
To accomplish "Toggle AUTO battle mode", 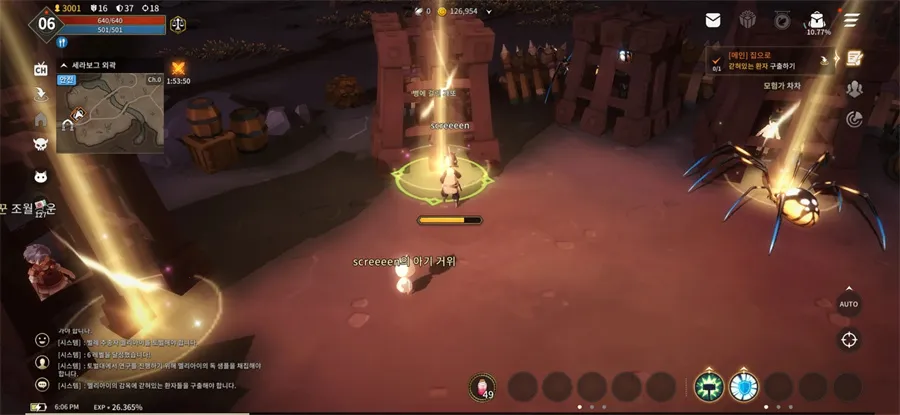I will tap(848, 302).
